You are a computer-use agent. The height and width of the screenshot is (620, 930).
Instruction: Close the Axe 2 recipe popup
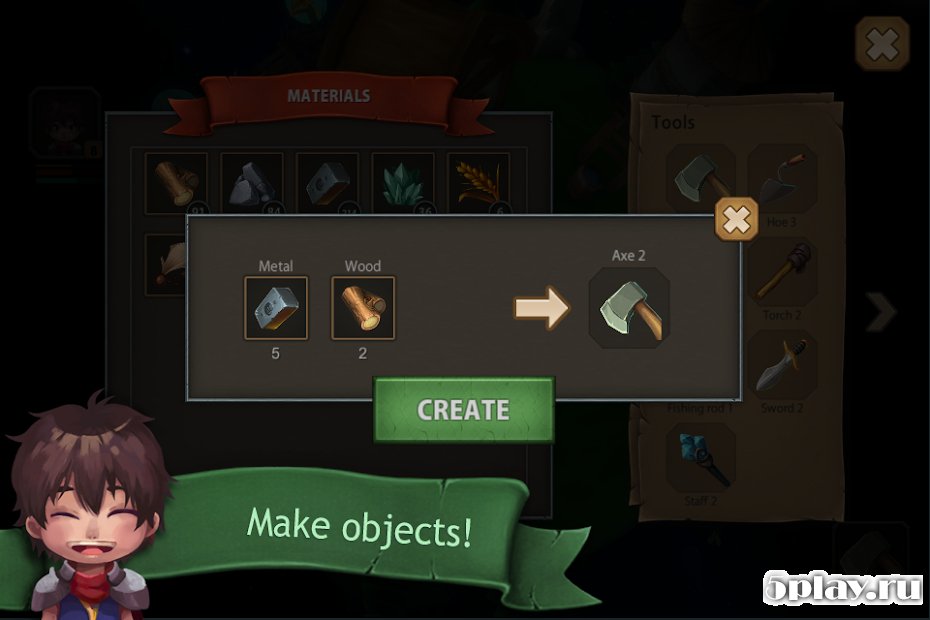click(x=736, y=220)
